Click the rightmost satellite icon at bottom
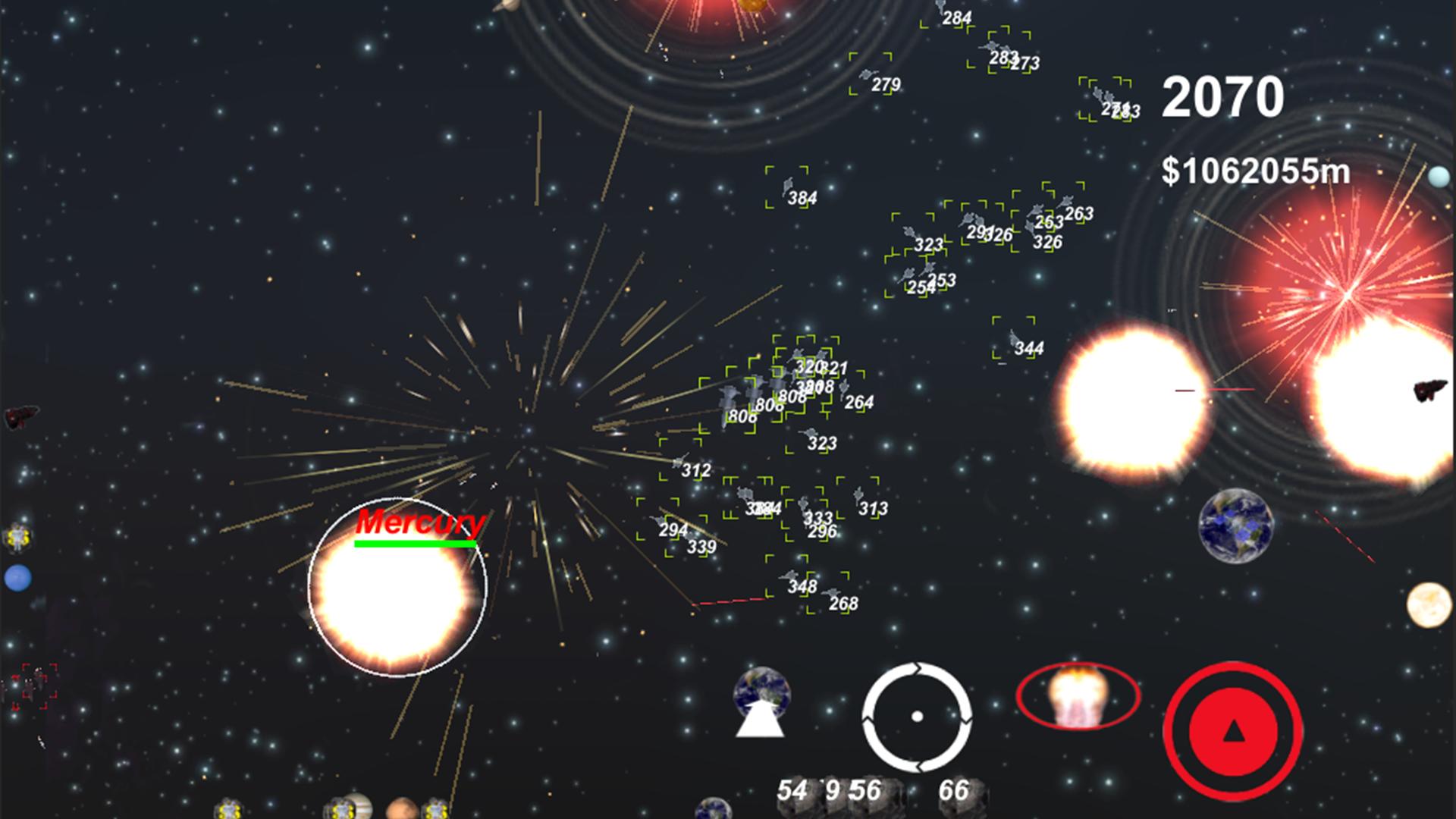This screenshot has height=819, width=1456. [437, 810]
